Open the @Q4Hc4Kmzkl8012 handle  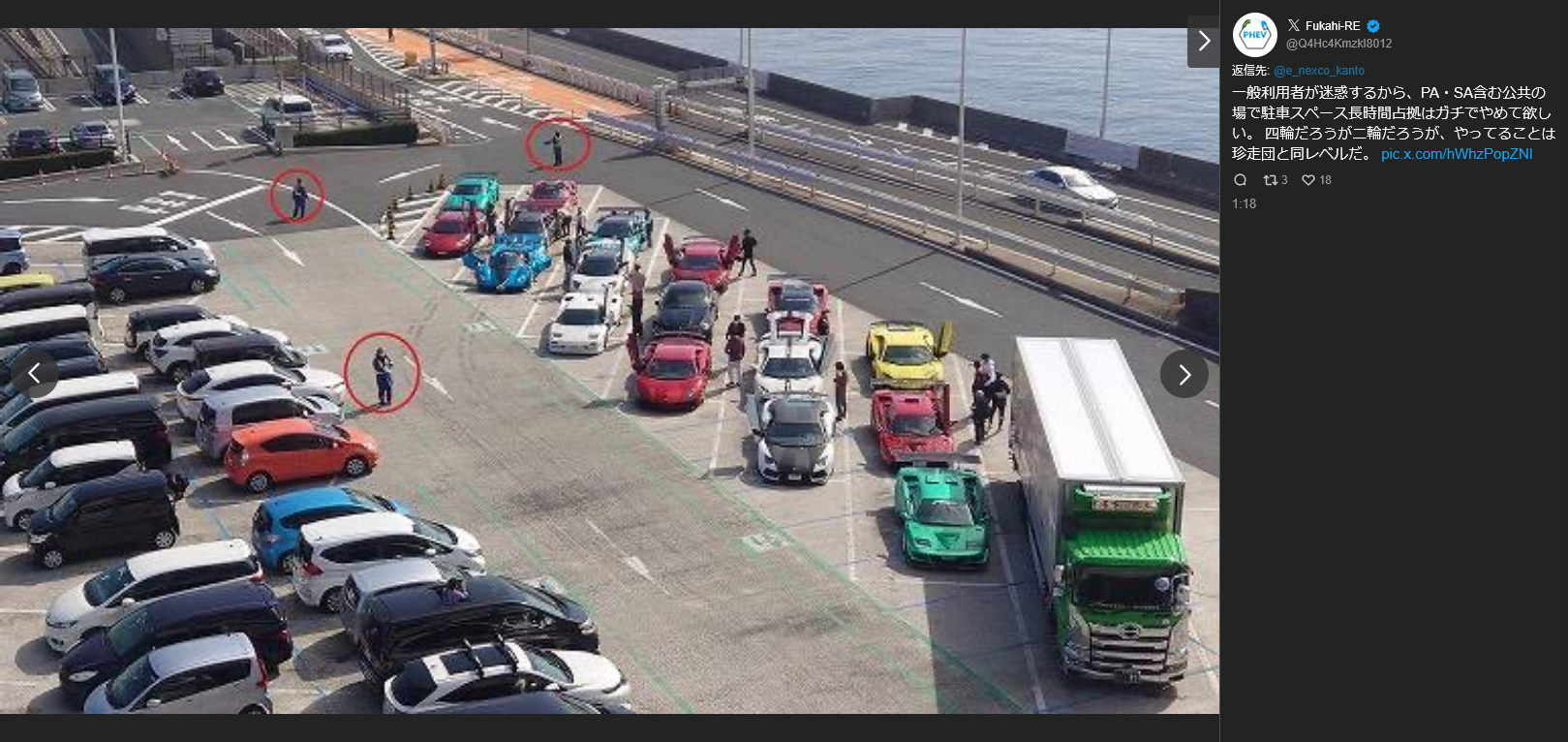coord(1338,44)
